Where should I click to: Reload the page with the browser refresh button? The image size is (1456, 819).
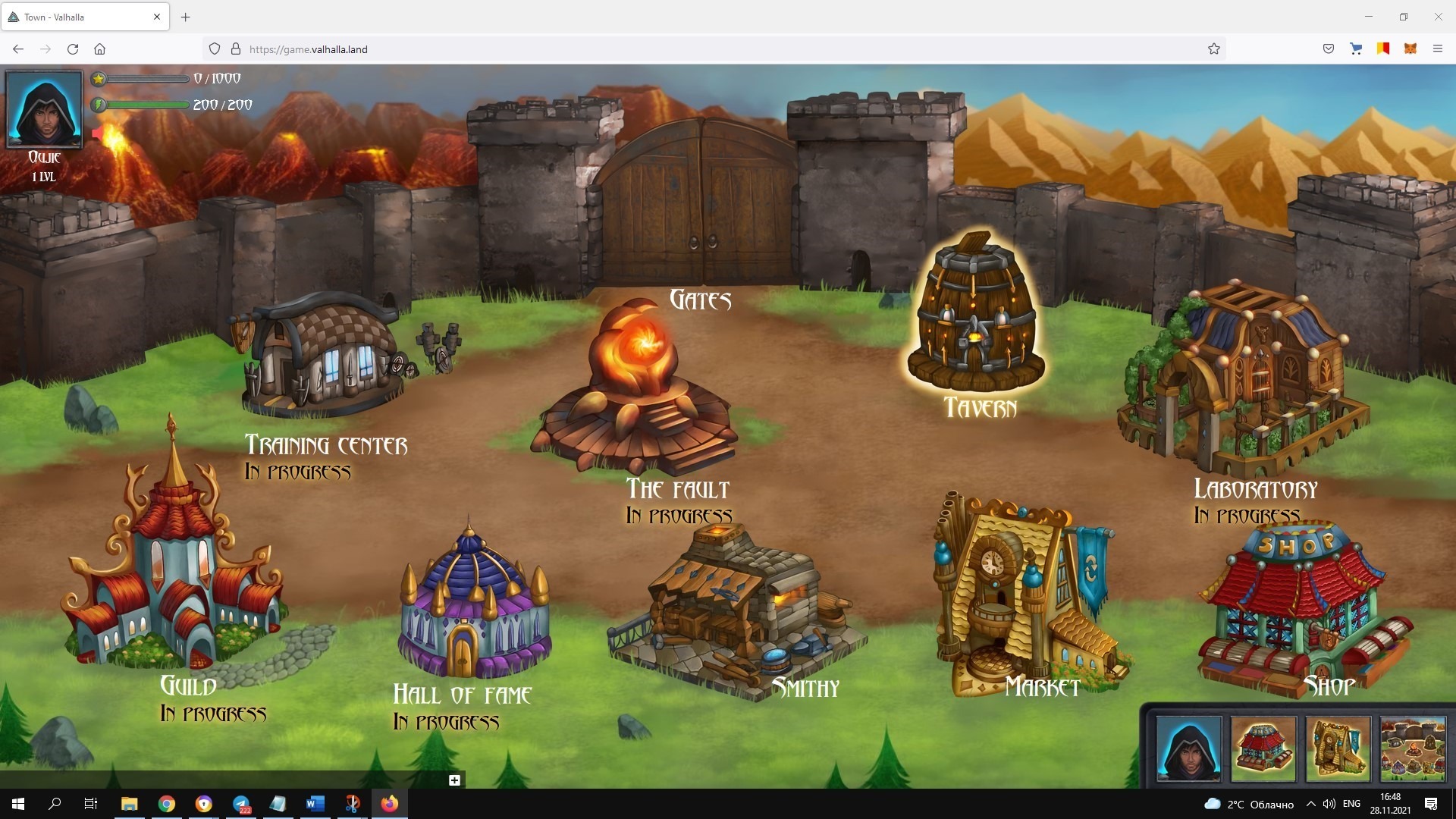(x=73, y=49)
